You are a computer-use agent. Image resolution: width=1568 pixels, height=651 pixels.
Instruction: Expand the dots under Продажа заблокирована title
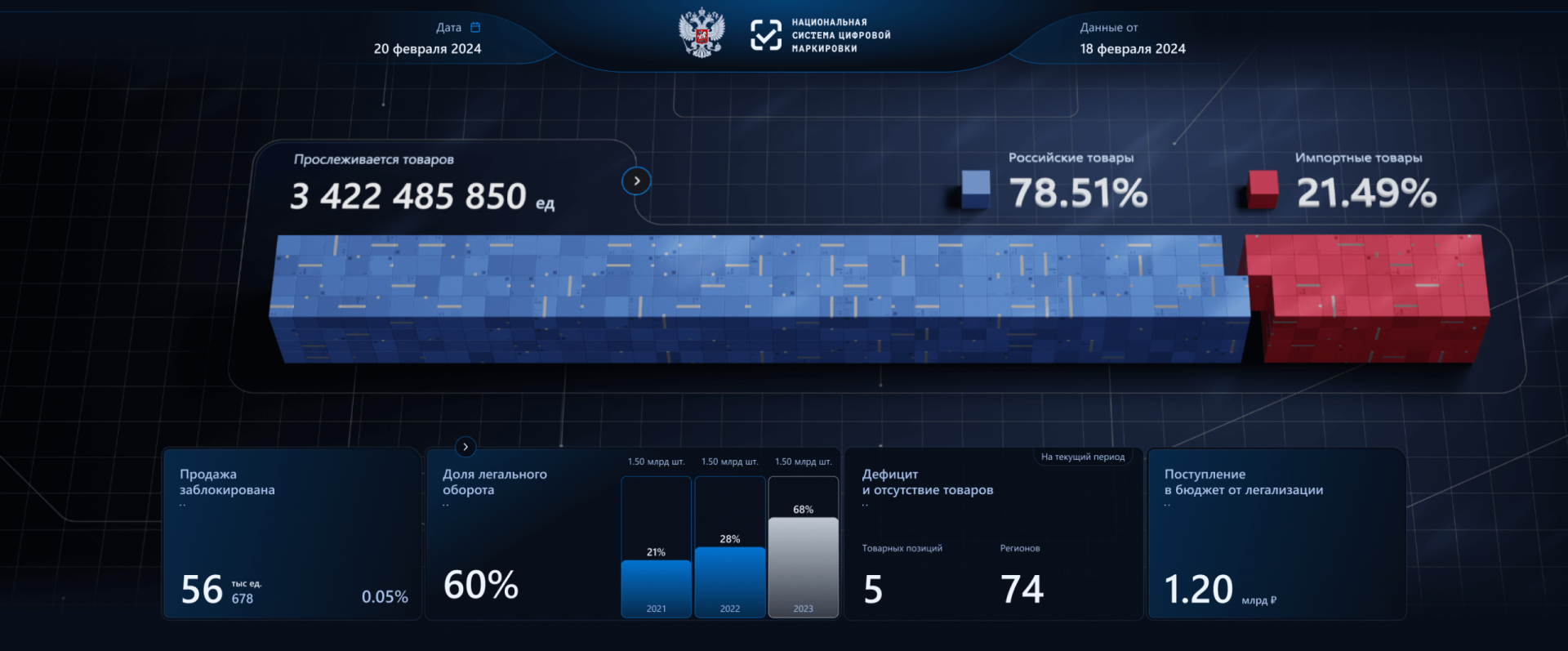click(183, 505)
